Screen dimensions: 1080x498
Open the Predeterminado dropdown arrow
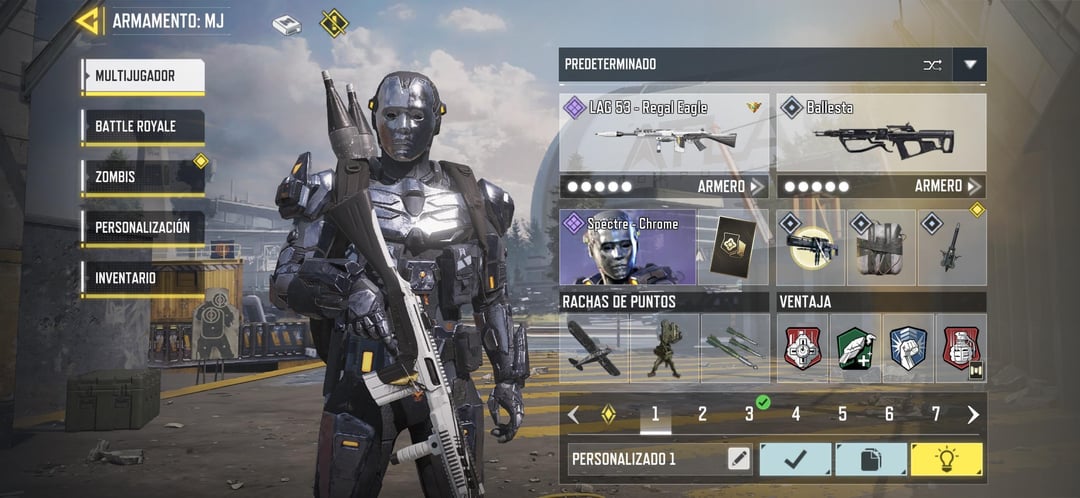click(969, 65)
